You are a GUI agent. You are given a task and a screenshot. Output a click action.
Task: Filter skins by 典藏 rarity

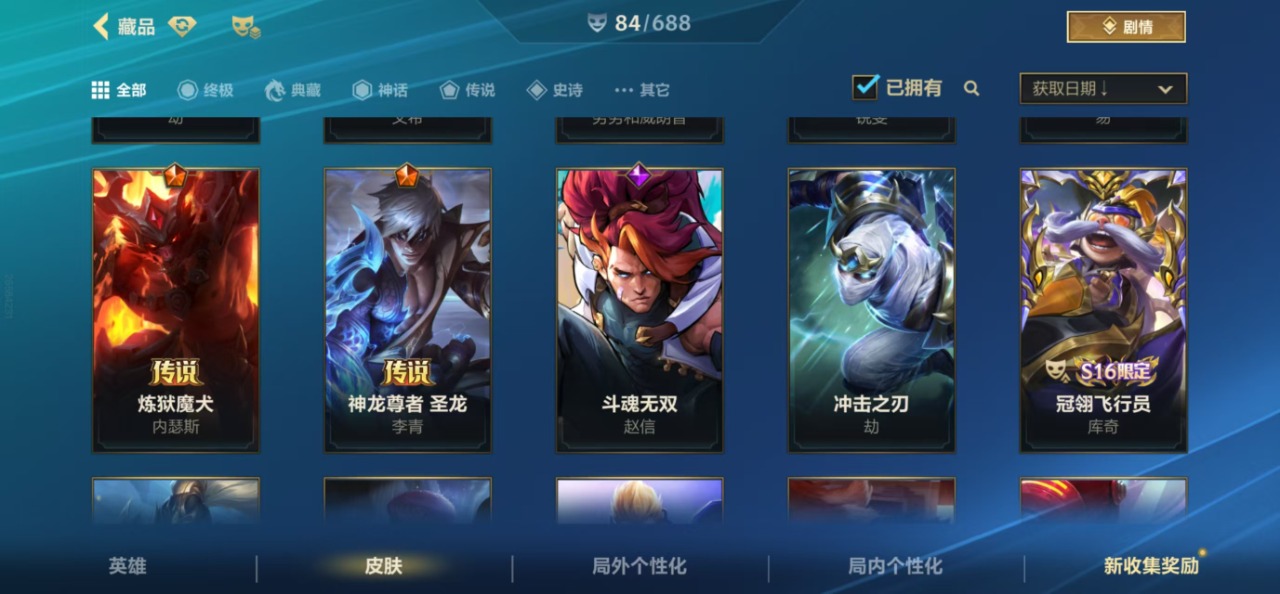[x=293, y=90]
